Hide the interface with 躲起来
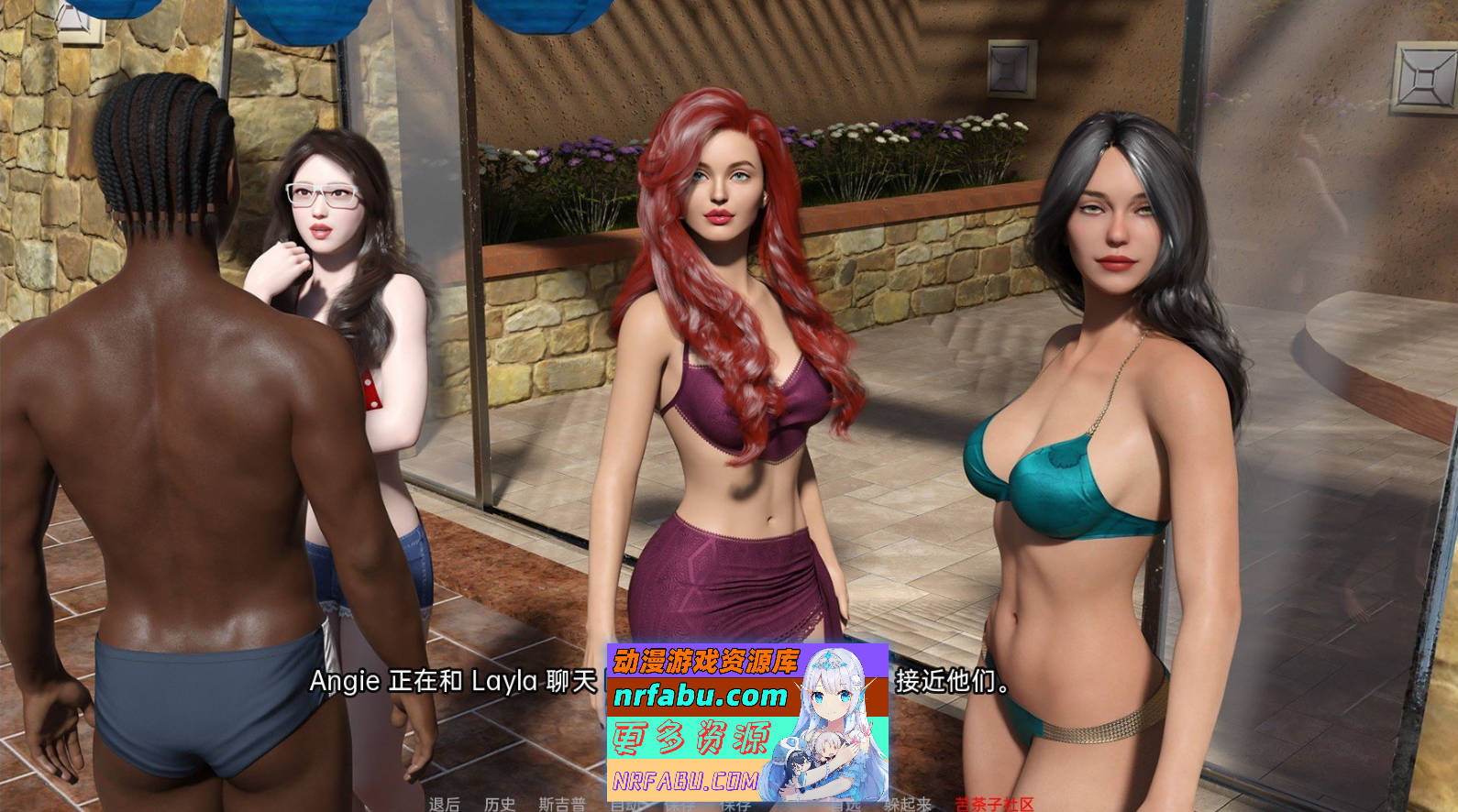Image resolution: width=1458 pixels, height=812 pixels. point(907,804)
